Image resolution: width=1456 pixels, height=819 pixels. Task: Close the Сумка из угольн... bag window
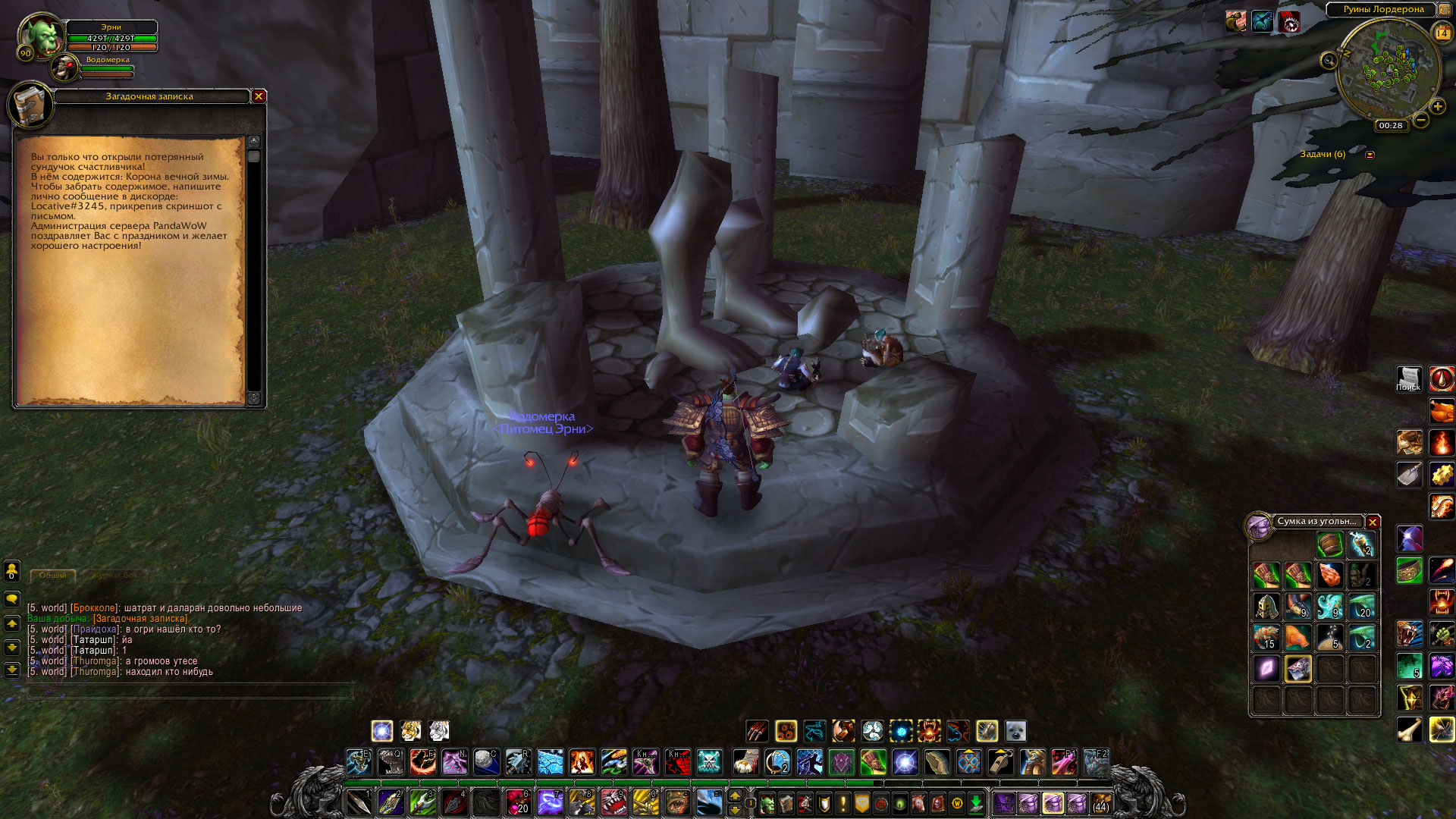coord(1373,522)
